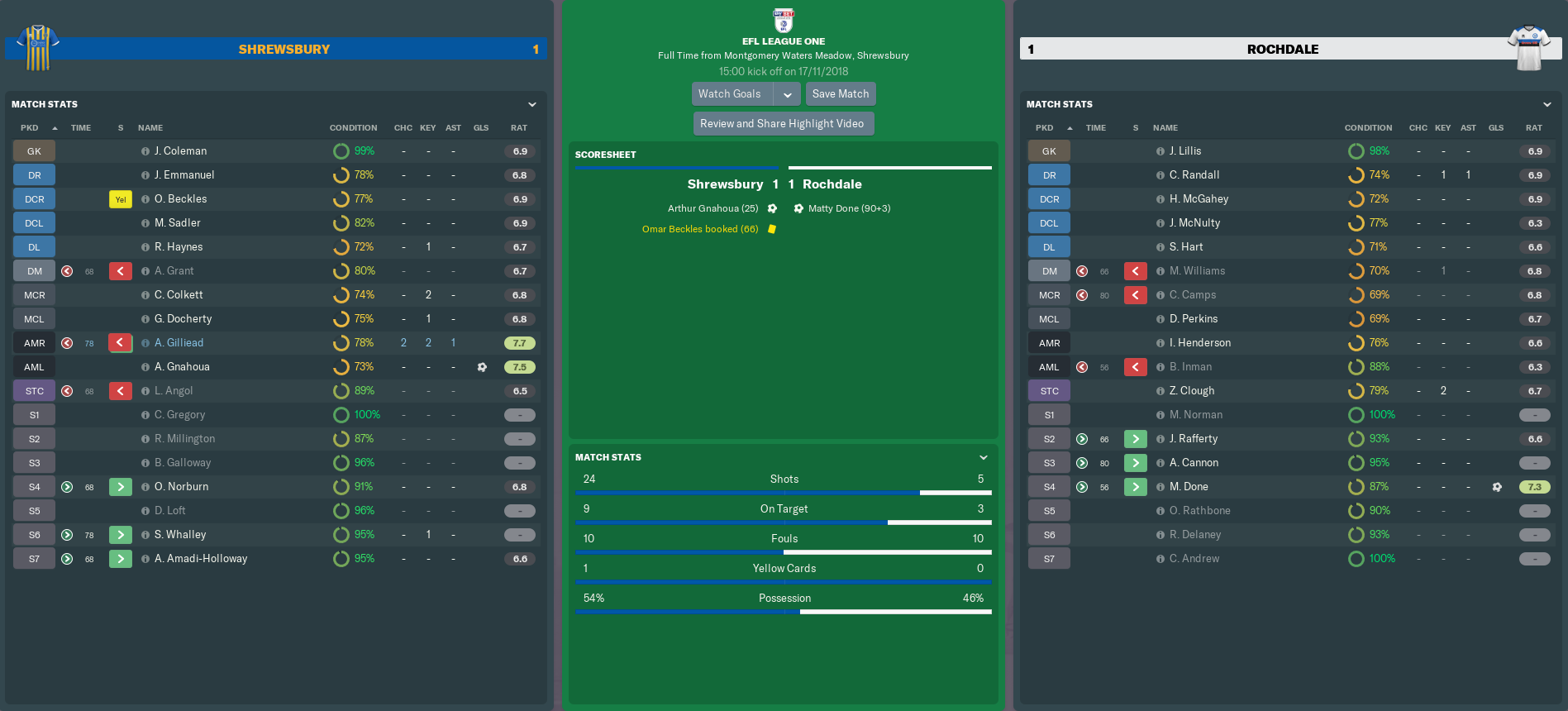This screenshot has width=1568, height=711.
Task: Open Rochdale Match Stats dropdown arrow
Action: pos(1547,105)
